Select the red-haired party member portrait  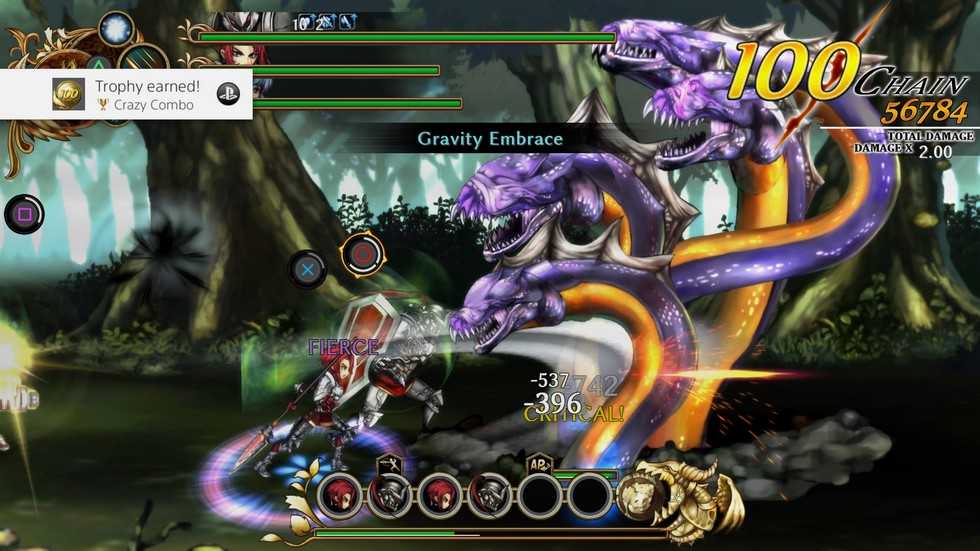341,494
